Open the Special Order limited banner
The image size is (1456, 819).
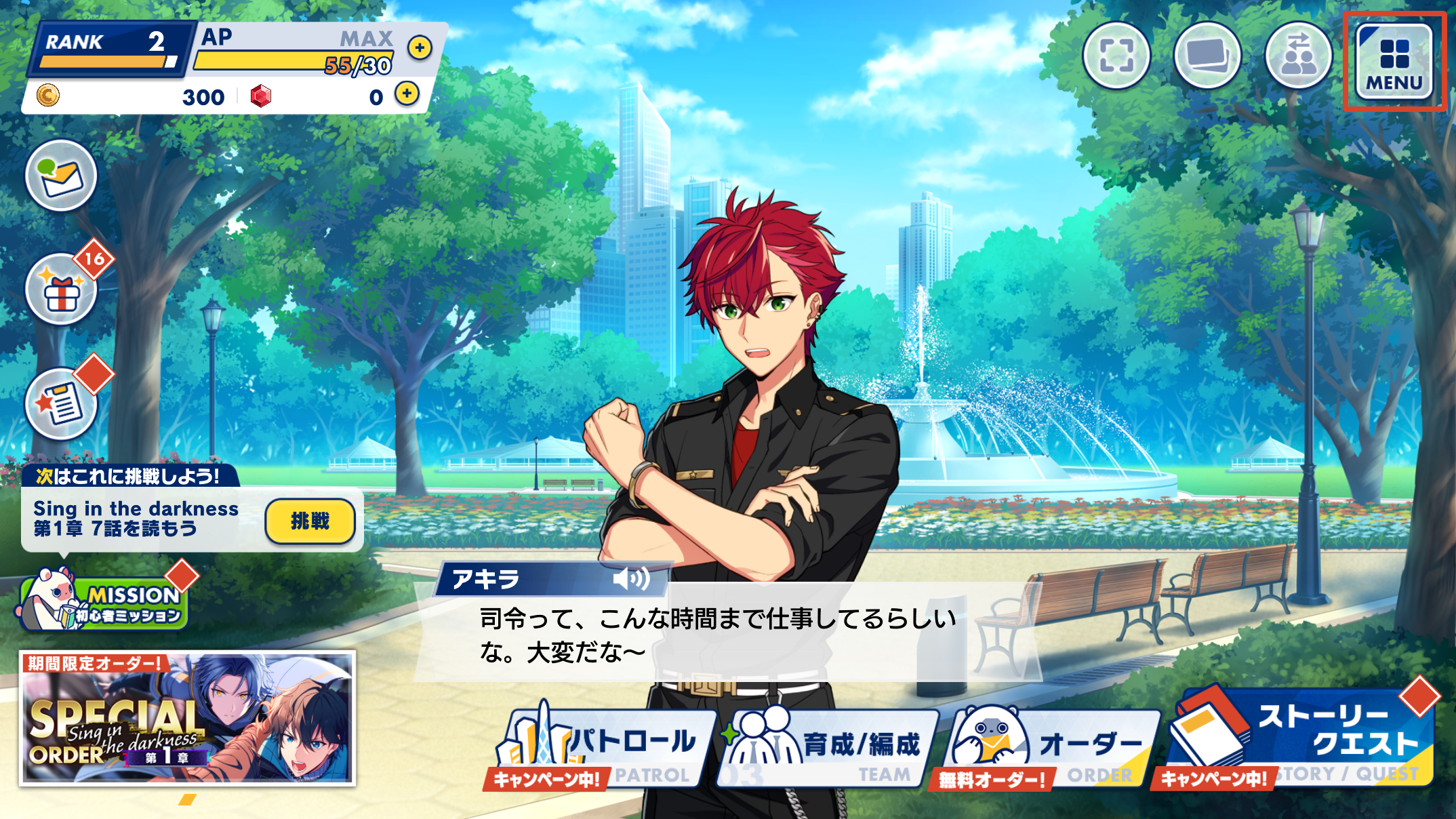[187, 719]
